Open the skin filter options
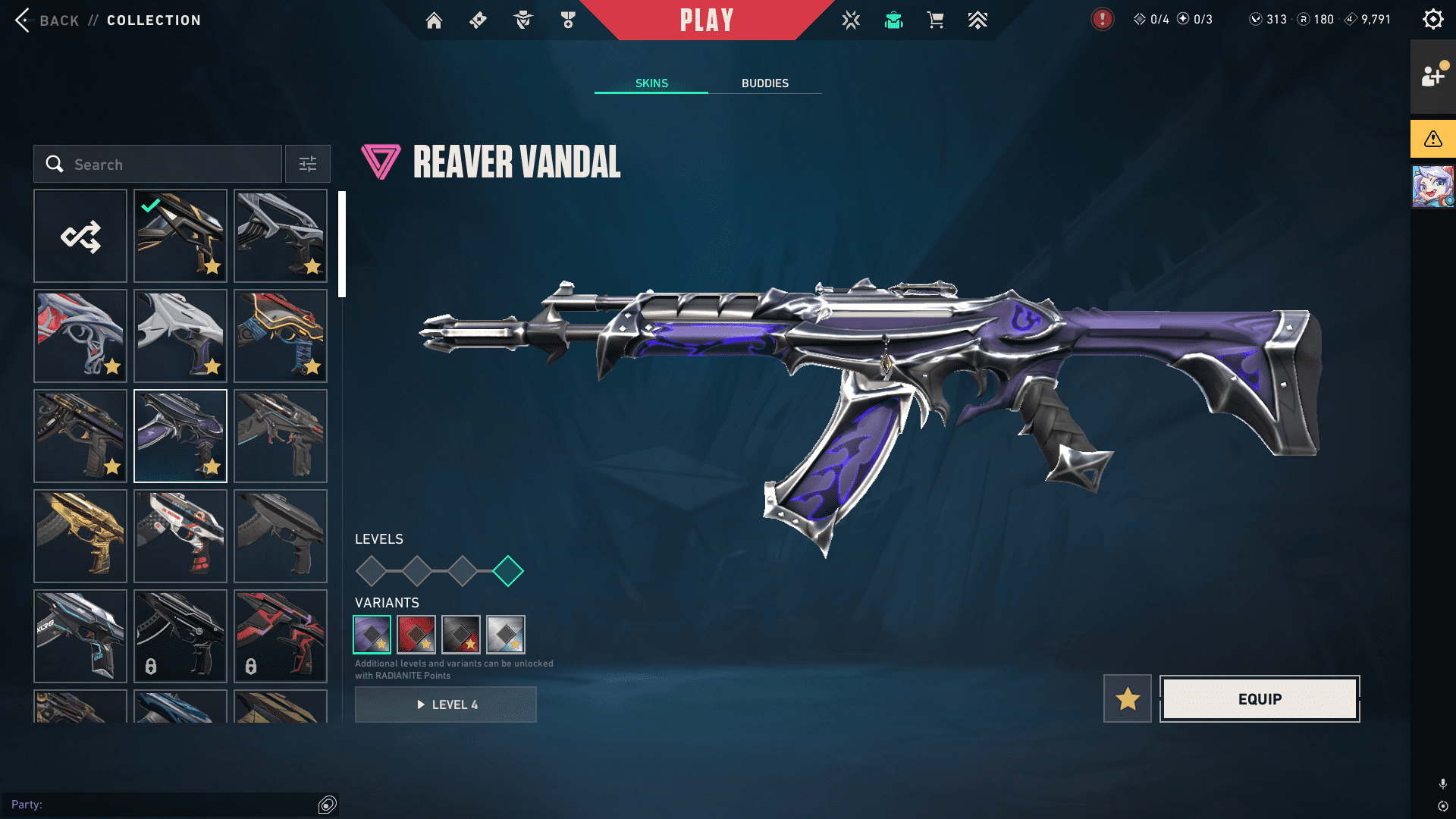 coord(308,164)
